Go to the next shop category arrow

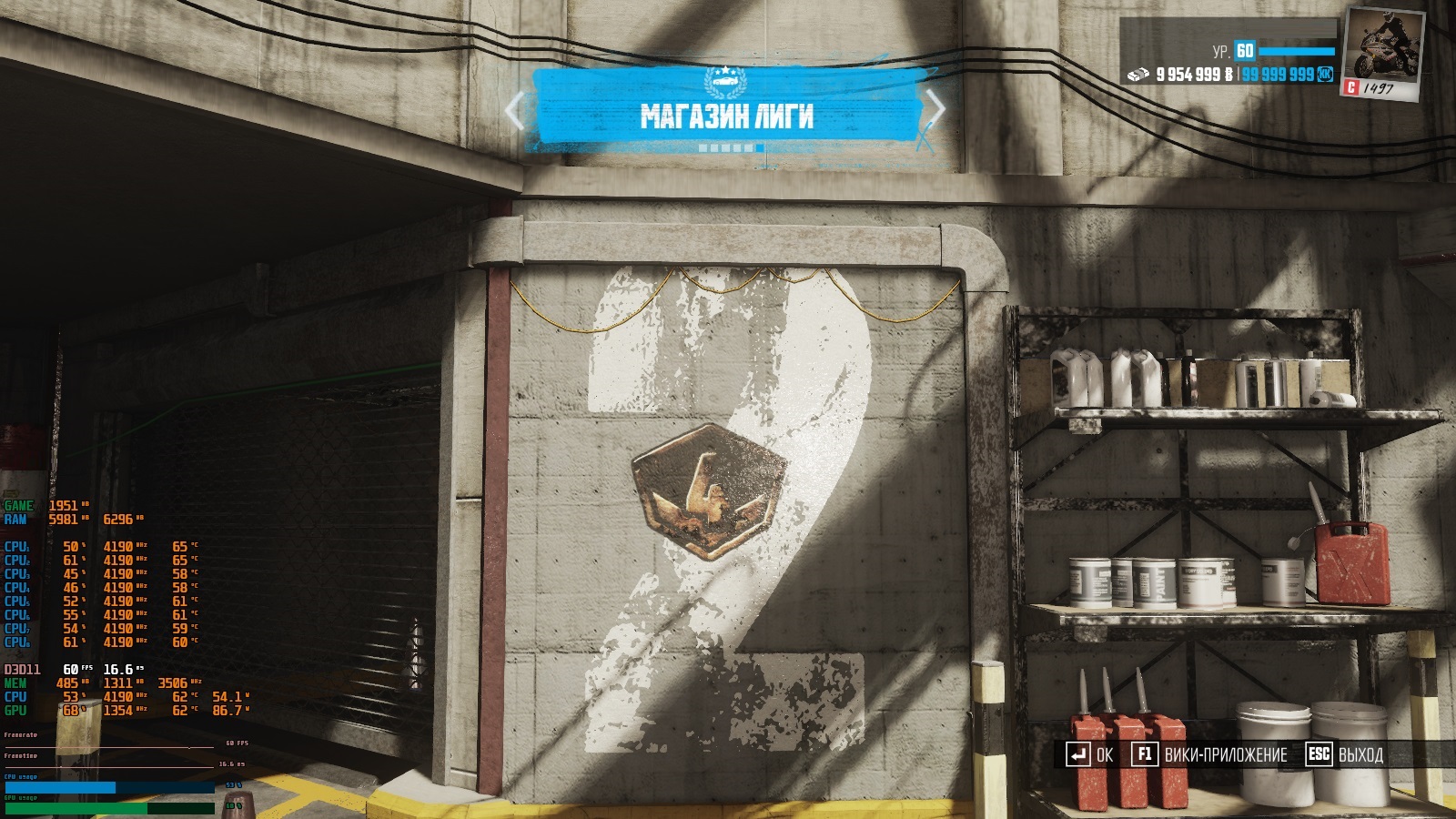click(x=935, y=109)
